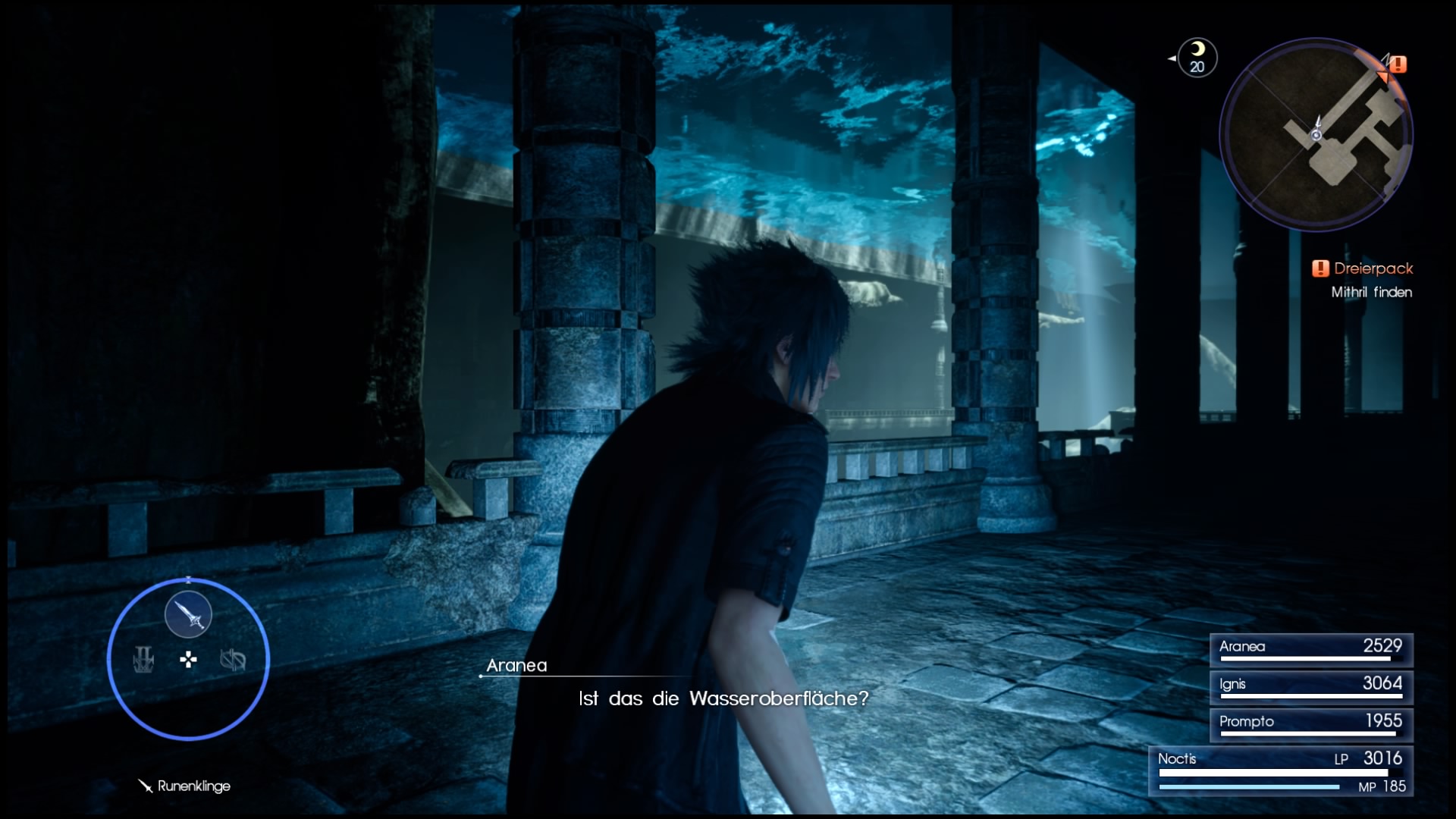Image resolution: width=1456 pixels, height=819 pixels.
Task: Click the orange quest exclamation marker on the minimap
Action: tap(1398, 64)
